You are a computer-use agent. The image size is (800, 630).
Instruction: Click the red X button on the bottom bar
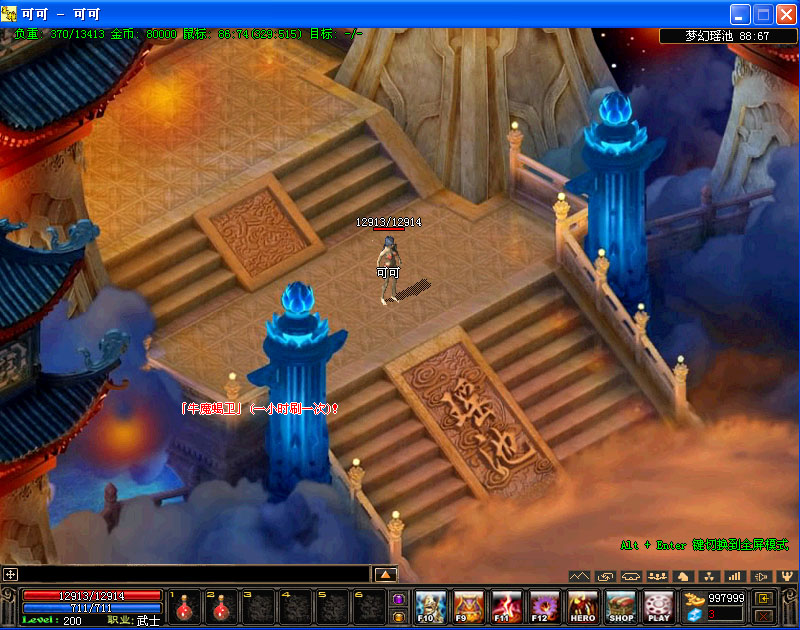765,616
